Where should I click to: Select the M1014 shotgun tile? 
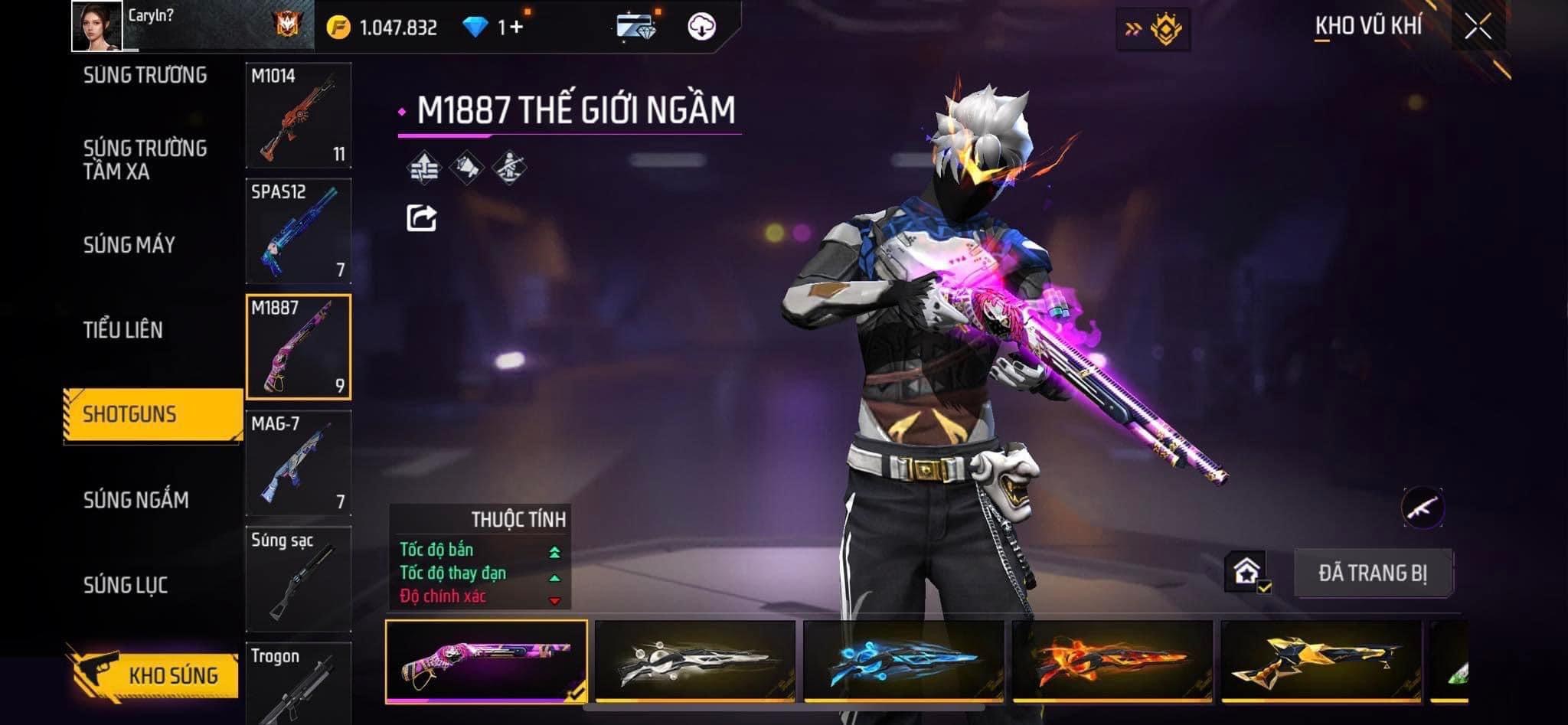pyautogui.click(x=299, y=116)
